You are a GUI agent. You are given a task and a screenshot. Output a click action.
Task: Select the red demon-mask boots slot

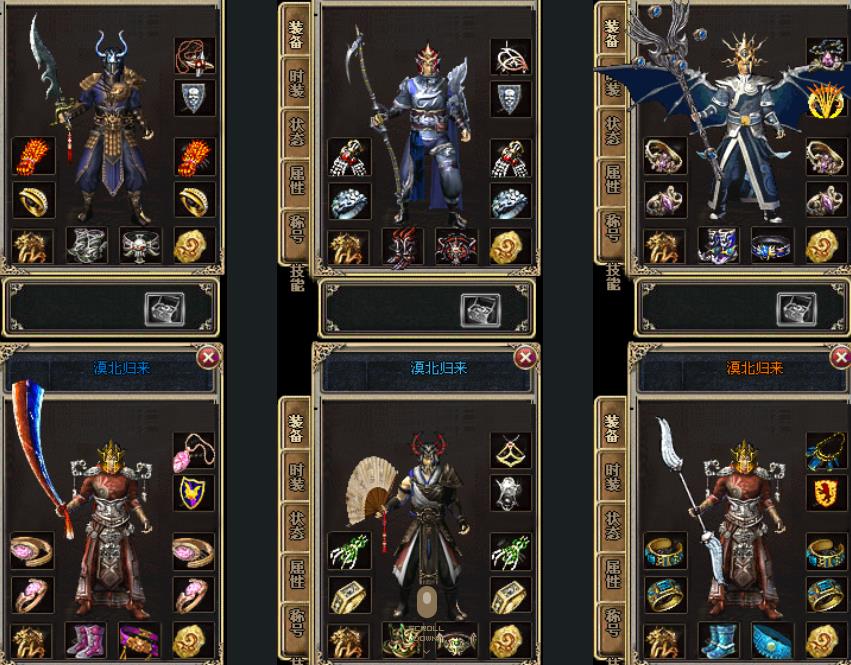click(x=402, y=246)
